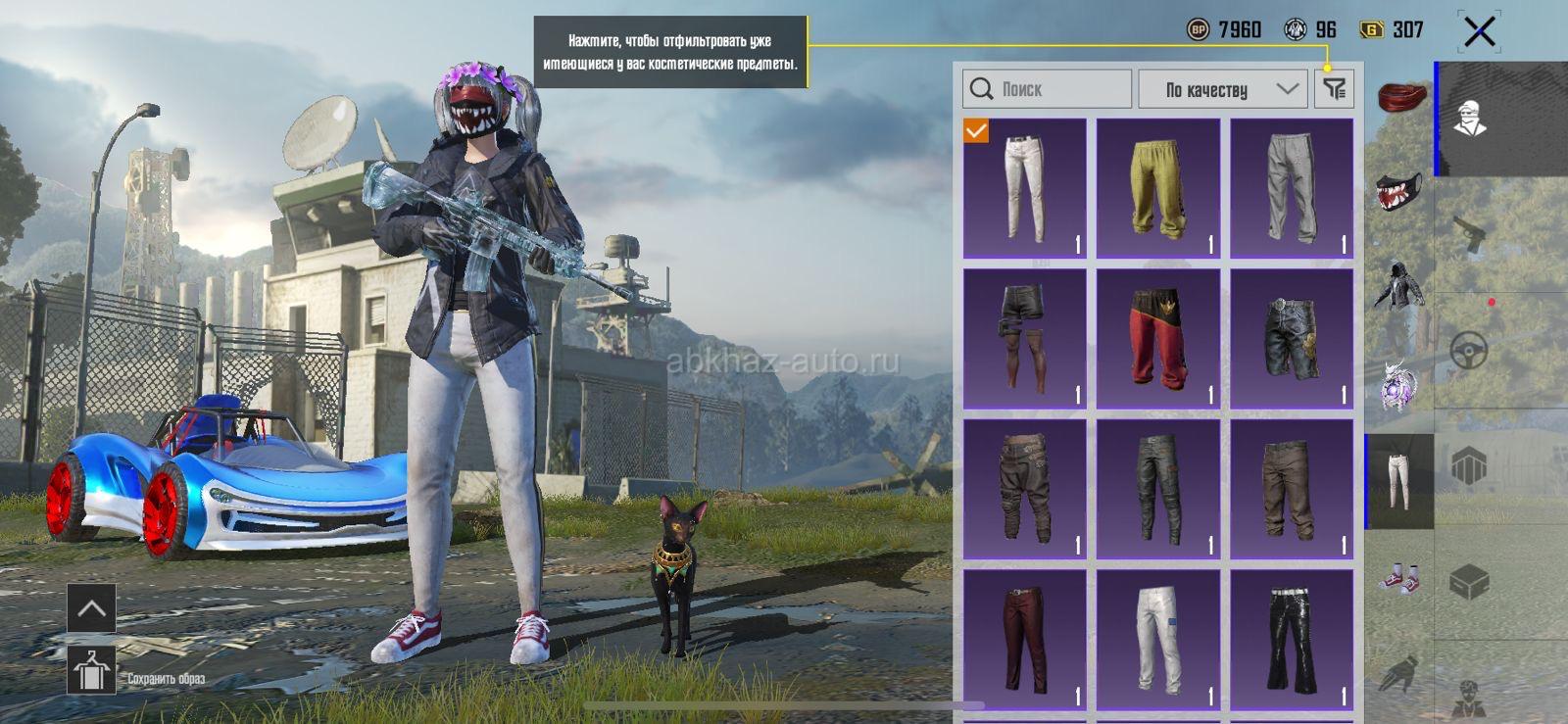Image resolution: width=1568 pixels, height=724 pixels.
Task: Switch to the steering wheel vehicles tab
Action: tap(1469, 350)
